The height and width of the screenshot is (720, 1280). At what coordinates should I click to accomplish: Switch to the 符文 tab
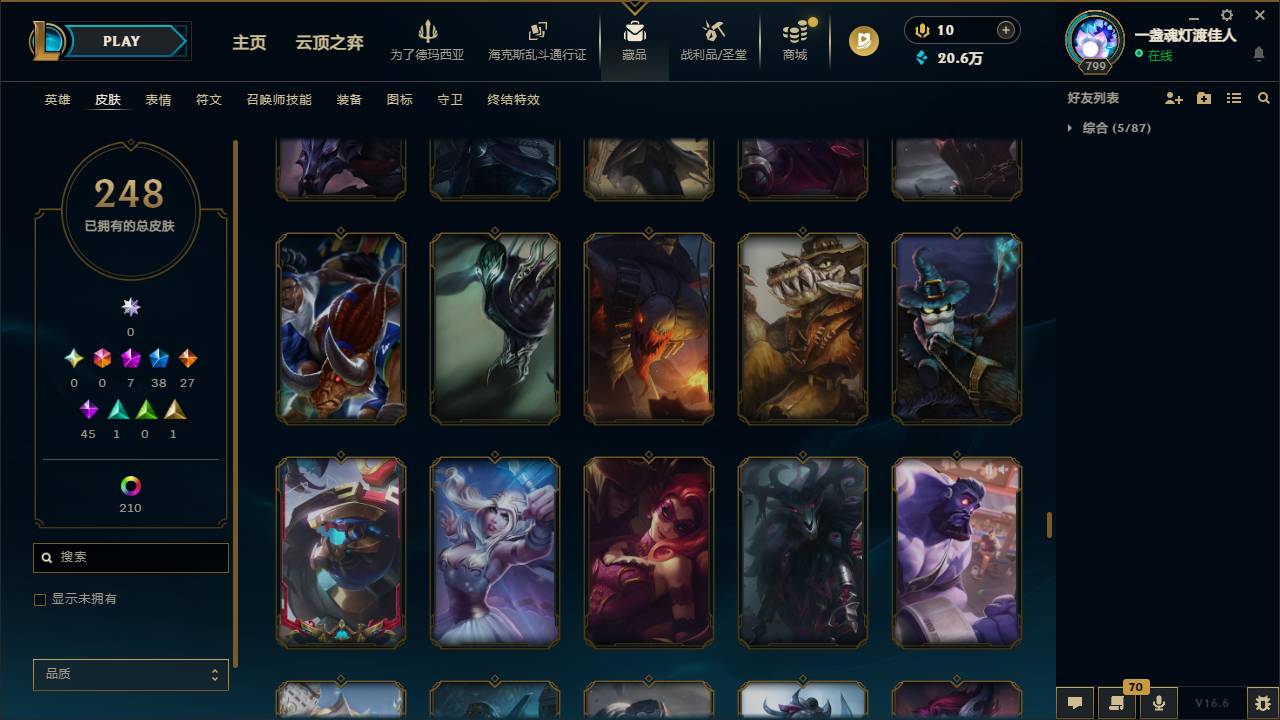tap(209, 100)
